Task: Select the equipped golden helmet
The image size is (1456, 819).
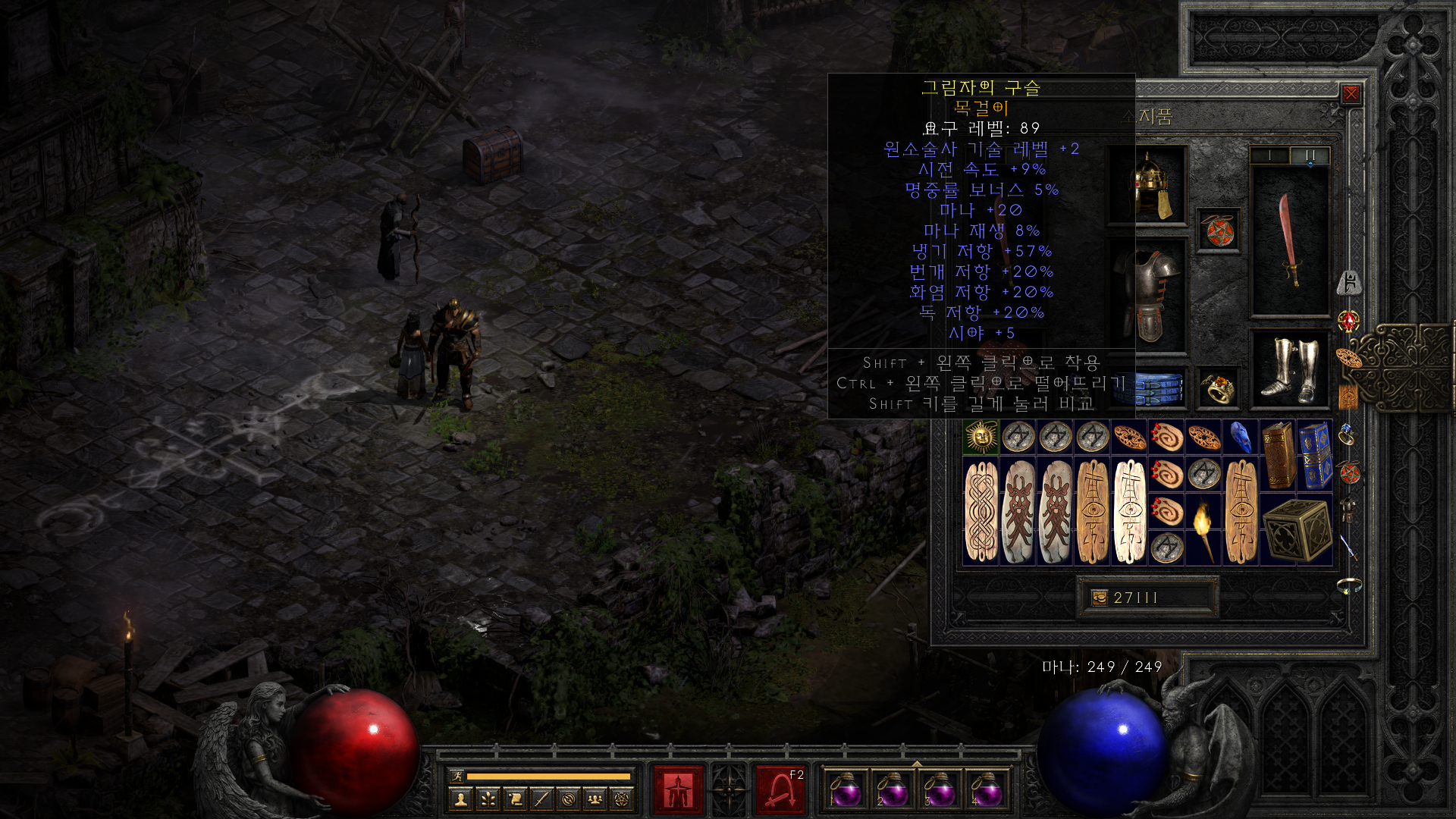Action: pyautogui.click(x=1148, y=186)
